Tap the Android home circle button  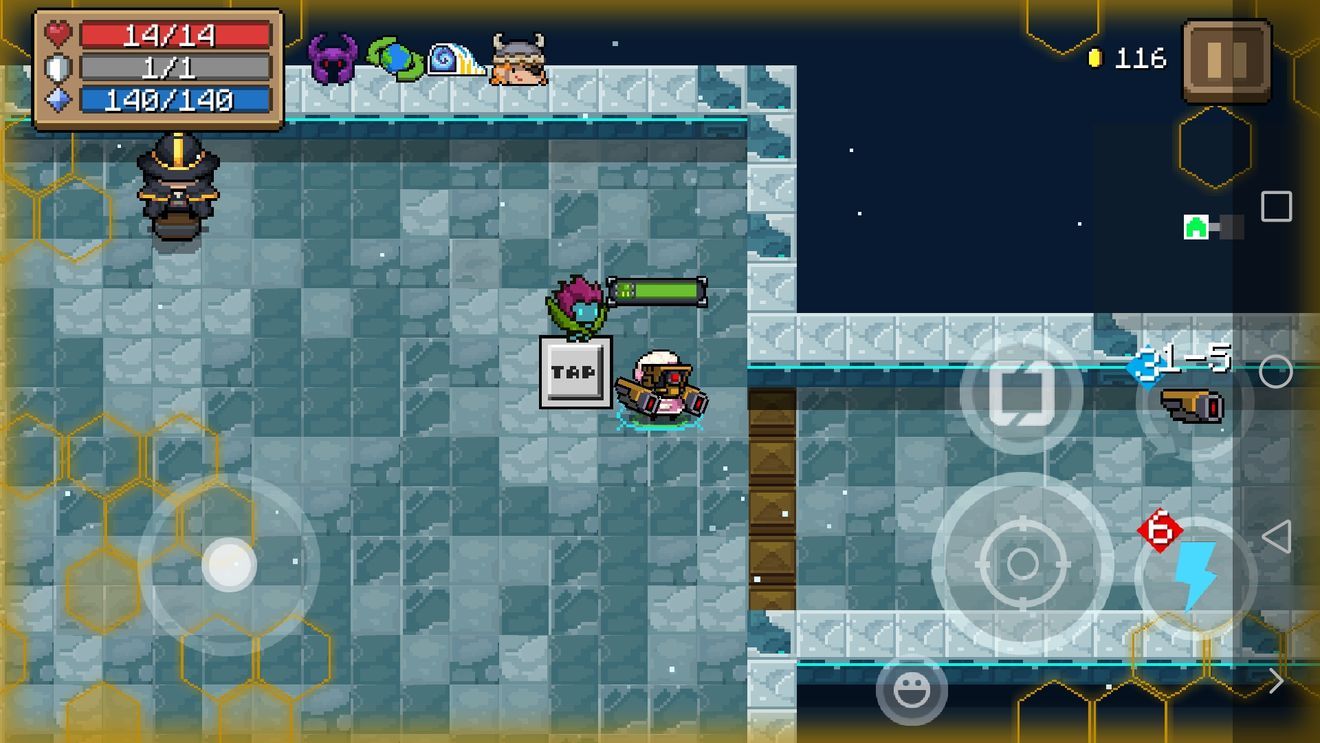pos(1275,372)
